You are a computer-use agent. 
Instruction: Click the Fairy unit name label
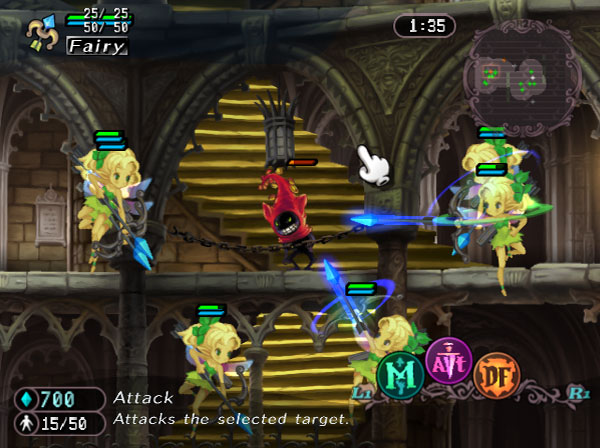(x=96, y=46)
